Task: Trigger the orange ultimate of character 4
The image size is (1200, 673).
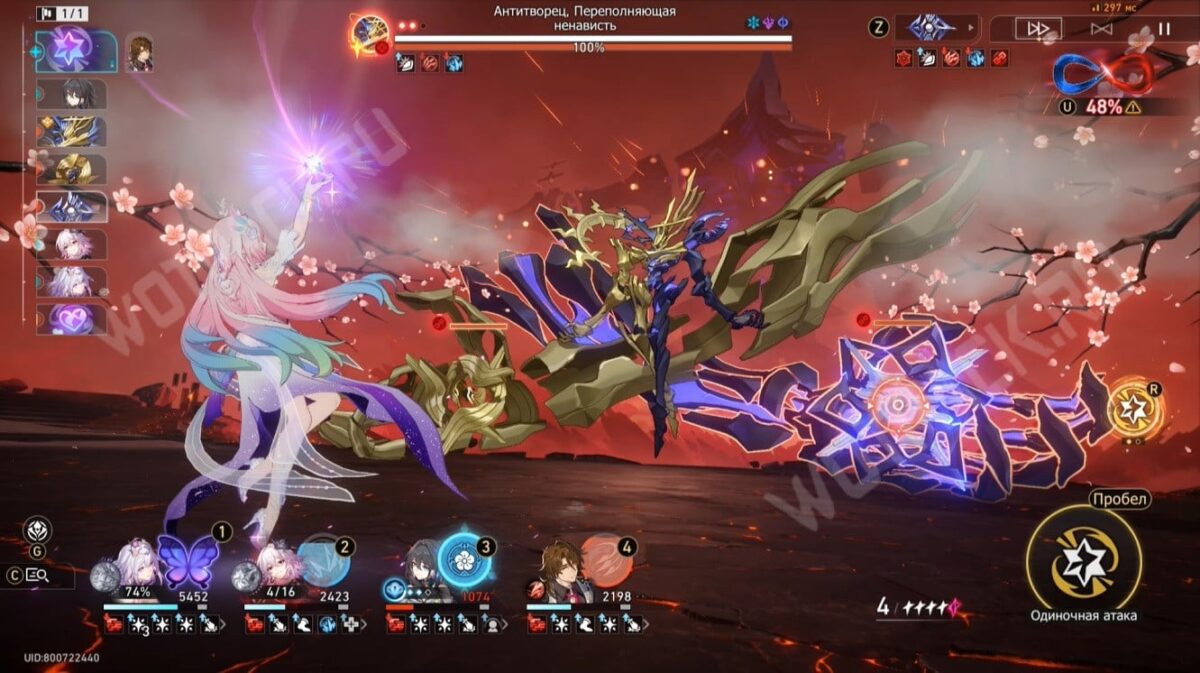Action: pyautogui.click(x=605, y=560)
